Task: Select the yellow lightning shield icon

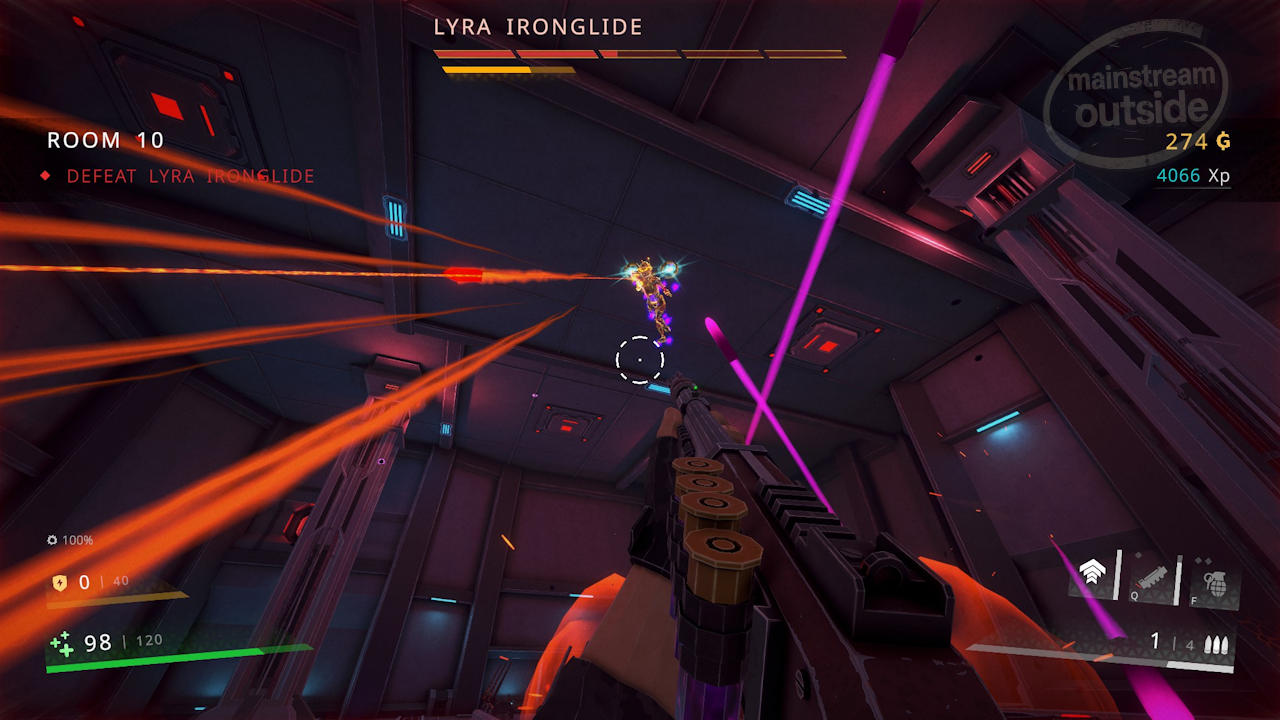Action: (59, 582)
